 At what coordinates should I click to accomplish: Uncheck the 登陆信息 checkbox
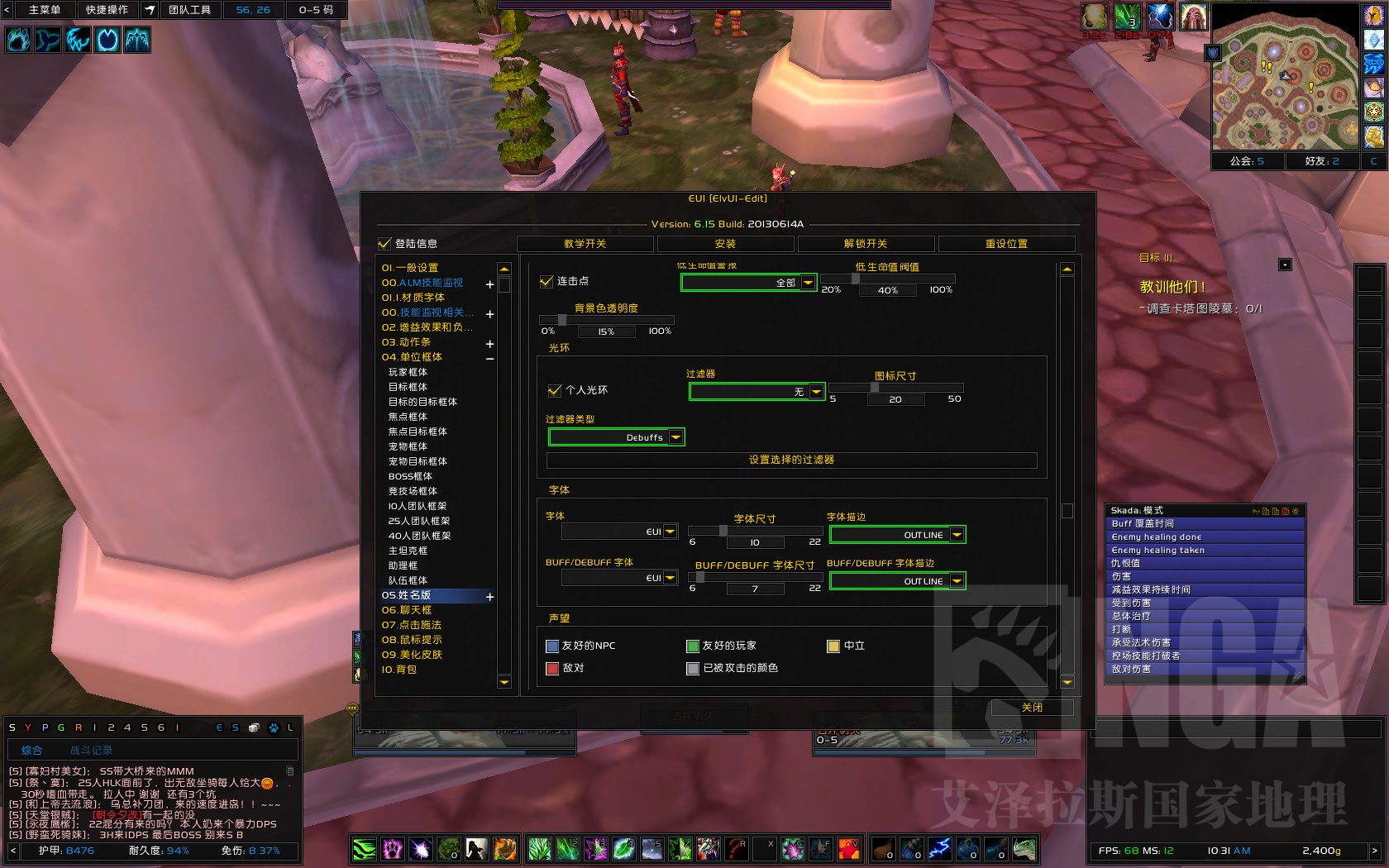coord(384,244)
